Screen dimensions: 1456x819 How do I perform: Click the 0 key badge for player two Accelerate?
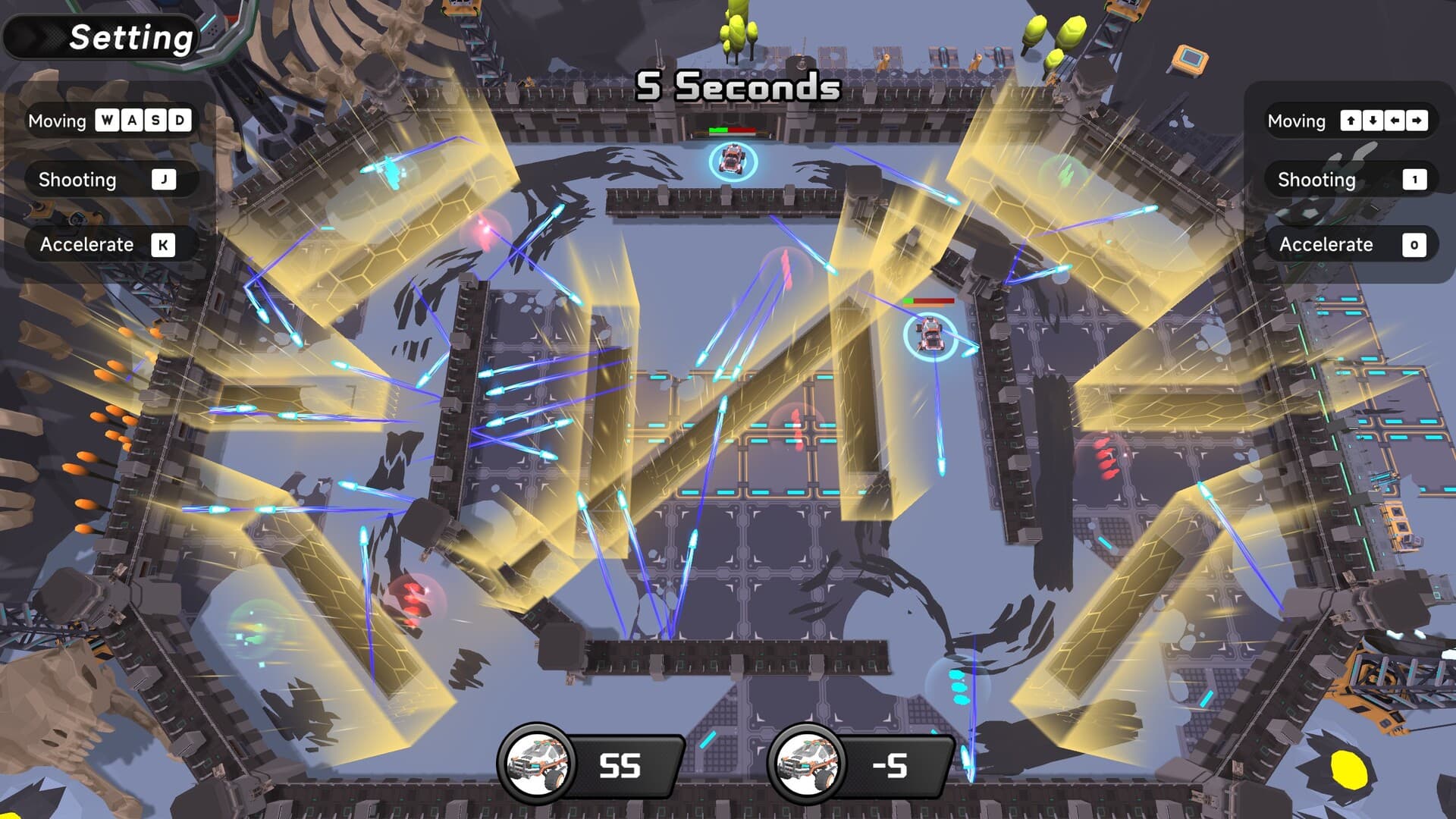coord(1415,244)
